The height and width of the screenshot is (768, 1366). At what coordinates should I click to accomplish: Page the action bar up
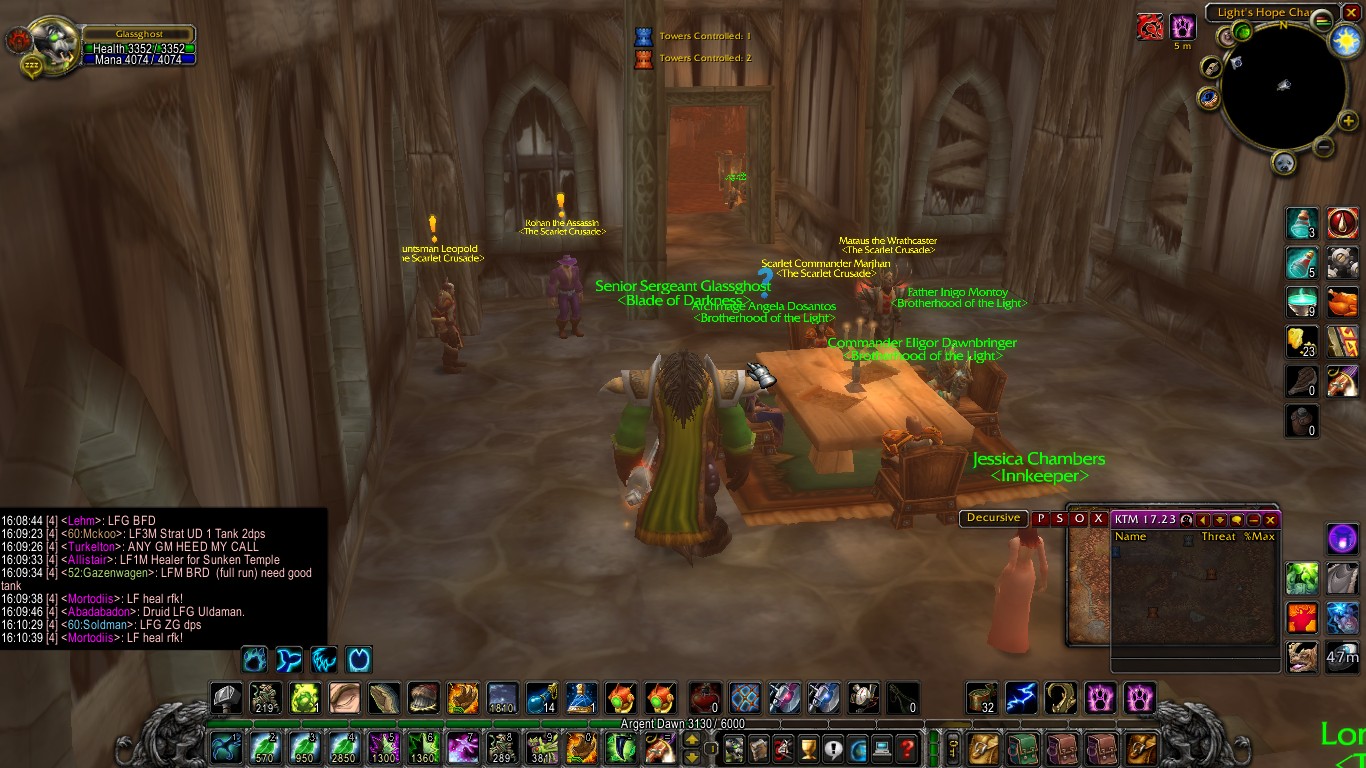[691, 741]
